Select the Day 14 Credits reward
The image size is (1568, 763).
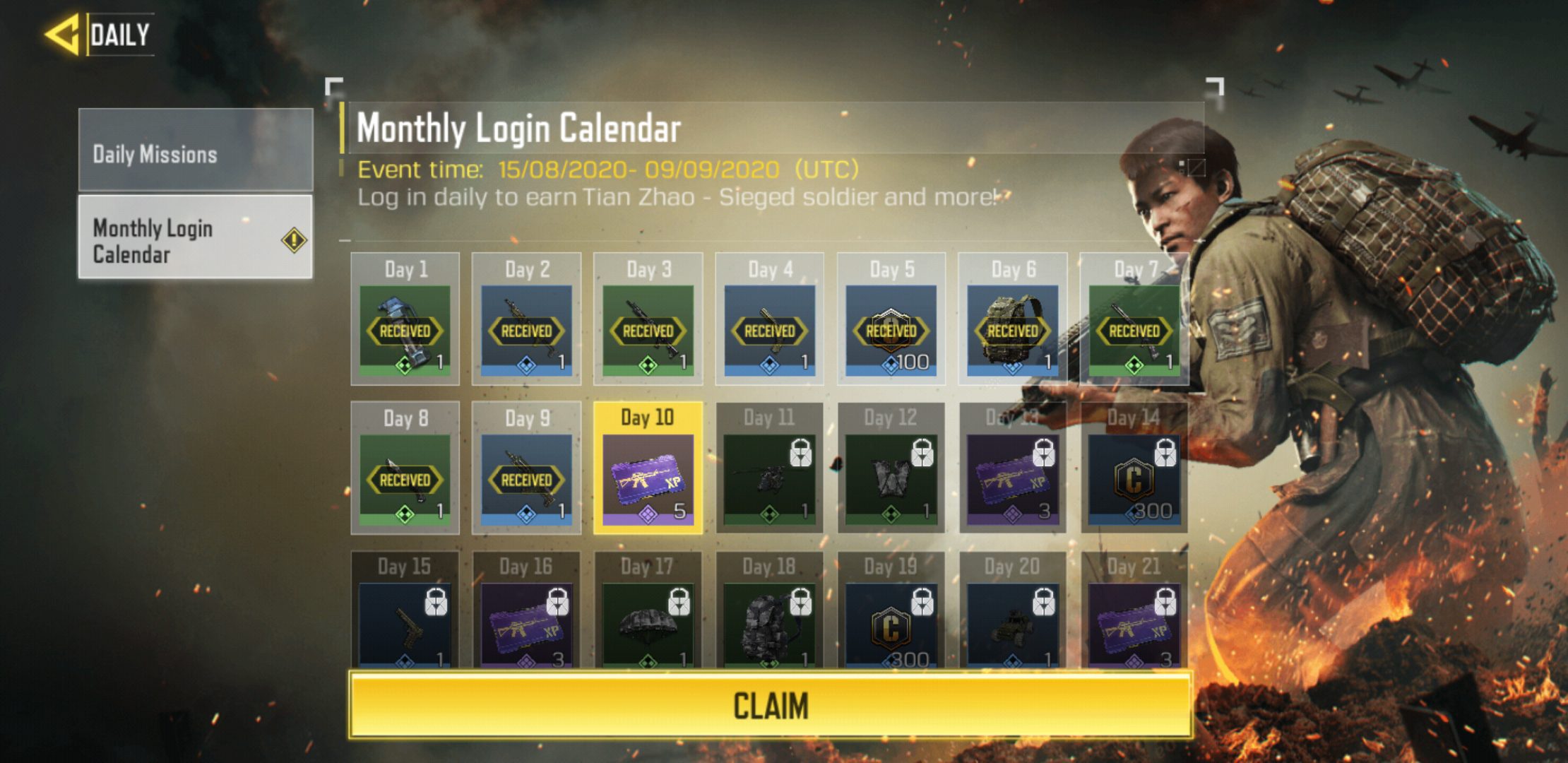1134,480
